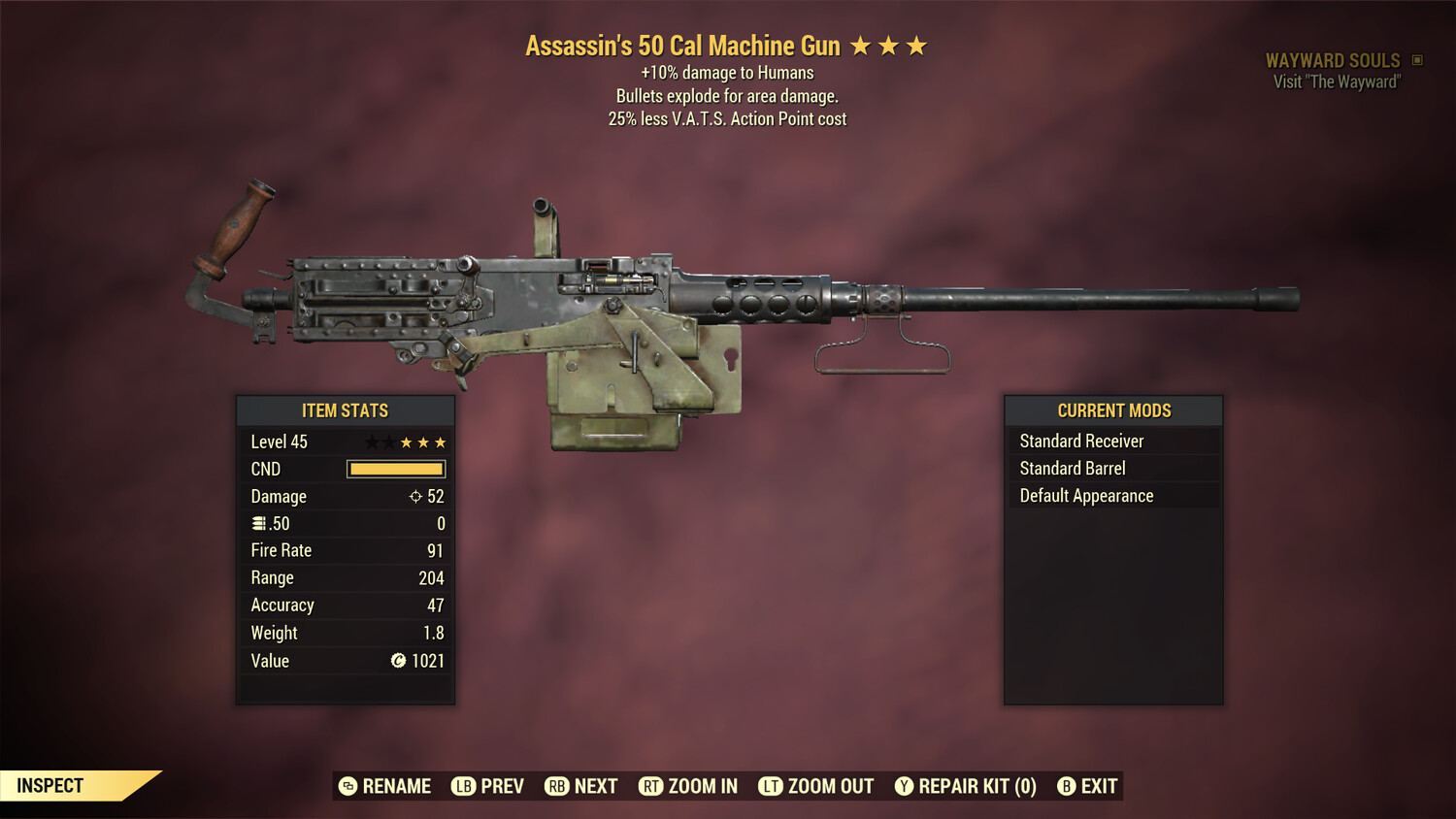Image resolution: width=1456 pixels, height=819 pixels.
Task: Open the Standard Receiver mod entry
Action: click(1080, 441)
